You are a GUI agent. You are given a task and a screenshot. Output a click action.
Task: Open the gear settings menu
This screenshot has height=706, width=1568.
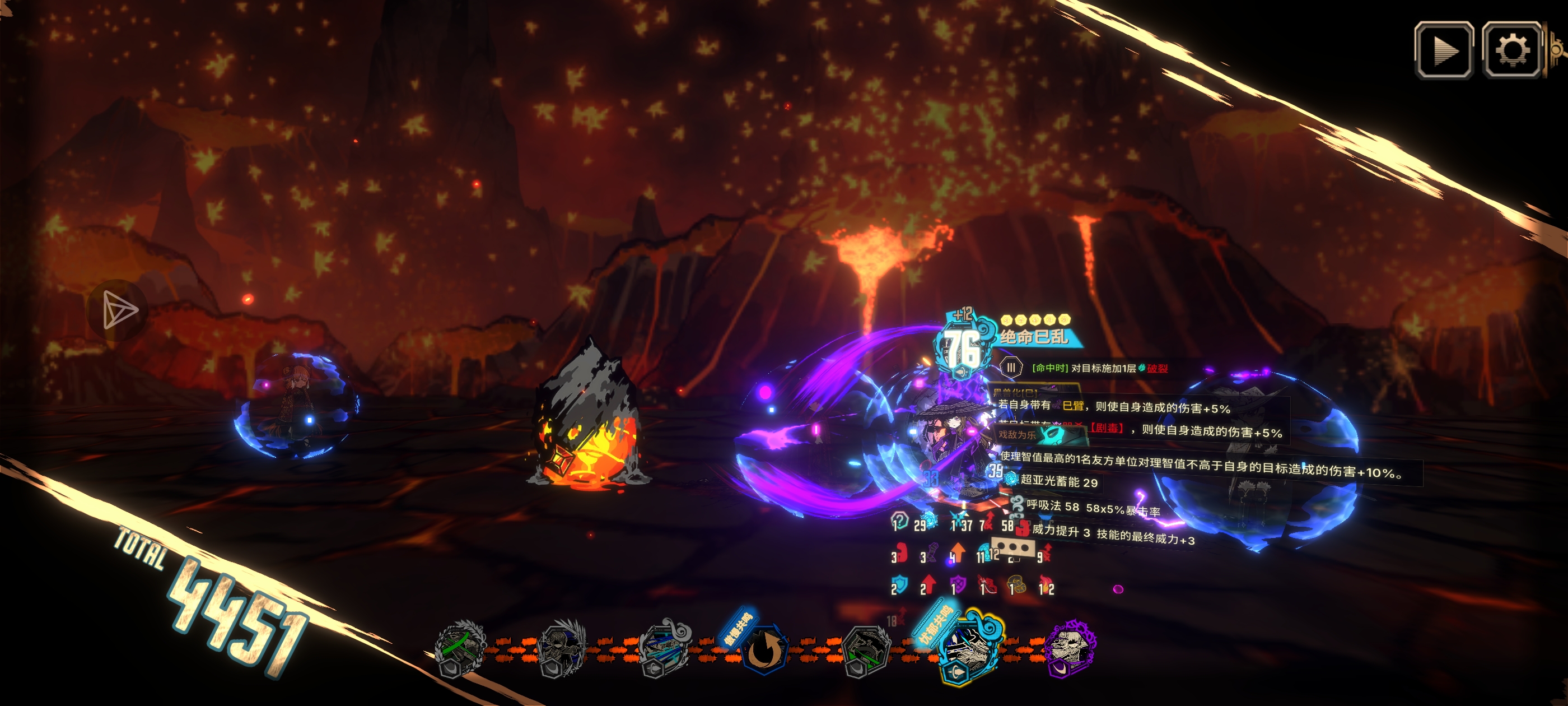point(1511,50)
